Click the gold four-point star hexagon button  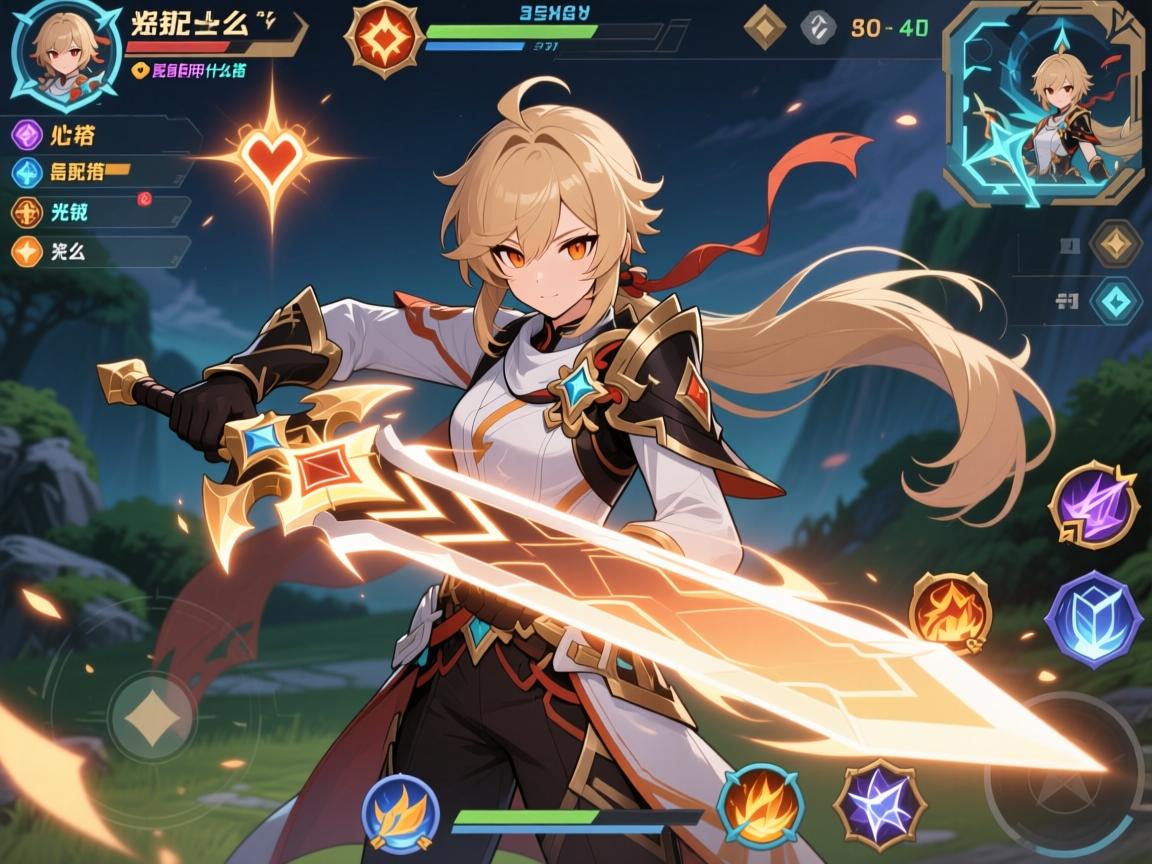pos(1115,242)
